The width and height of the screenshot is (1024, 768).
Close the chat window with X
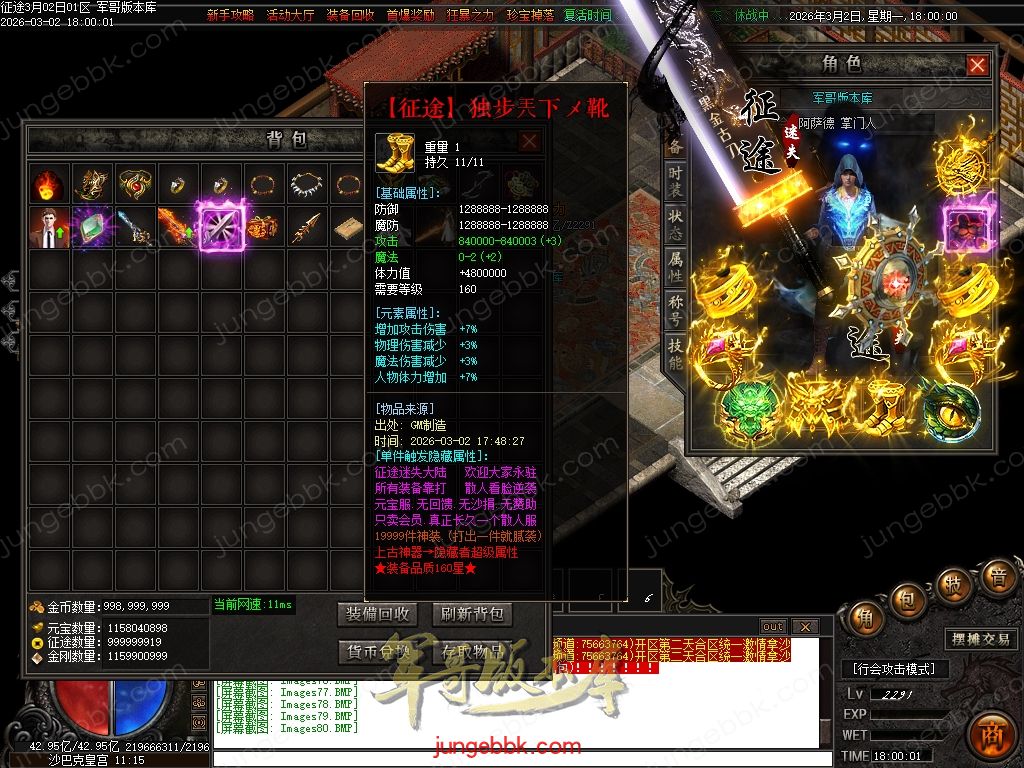point(804,627)
